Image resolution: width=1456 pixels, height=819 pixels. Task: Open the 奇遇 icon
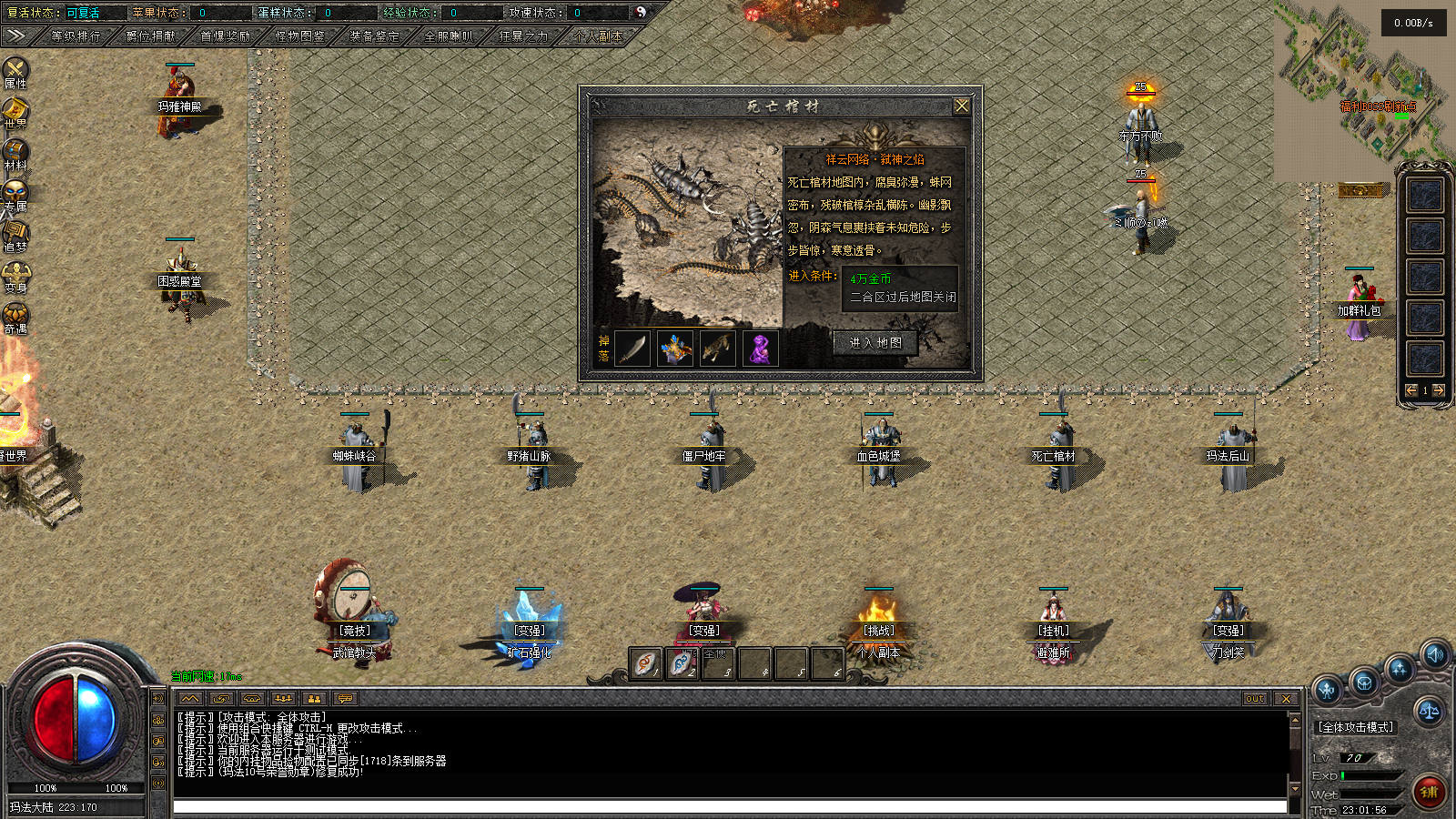pyautogui.click(x=15, y=317)
